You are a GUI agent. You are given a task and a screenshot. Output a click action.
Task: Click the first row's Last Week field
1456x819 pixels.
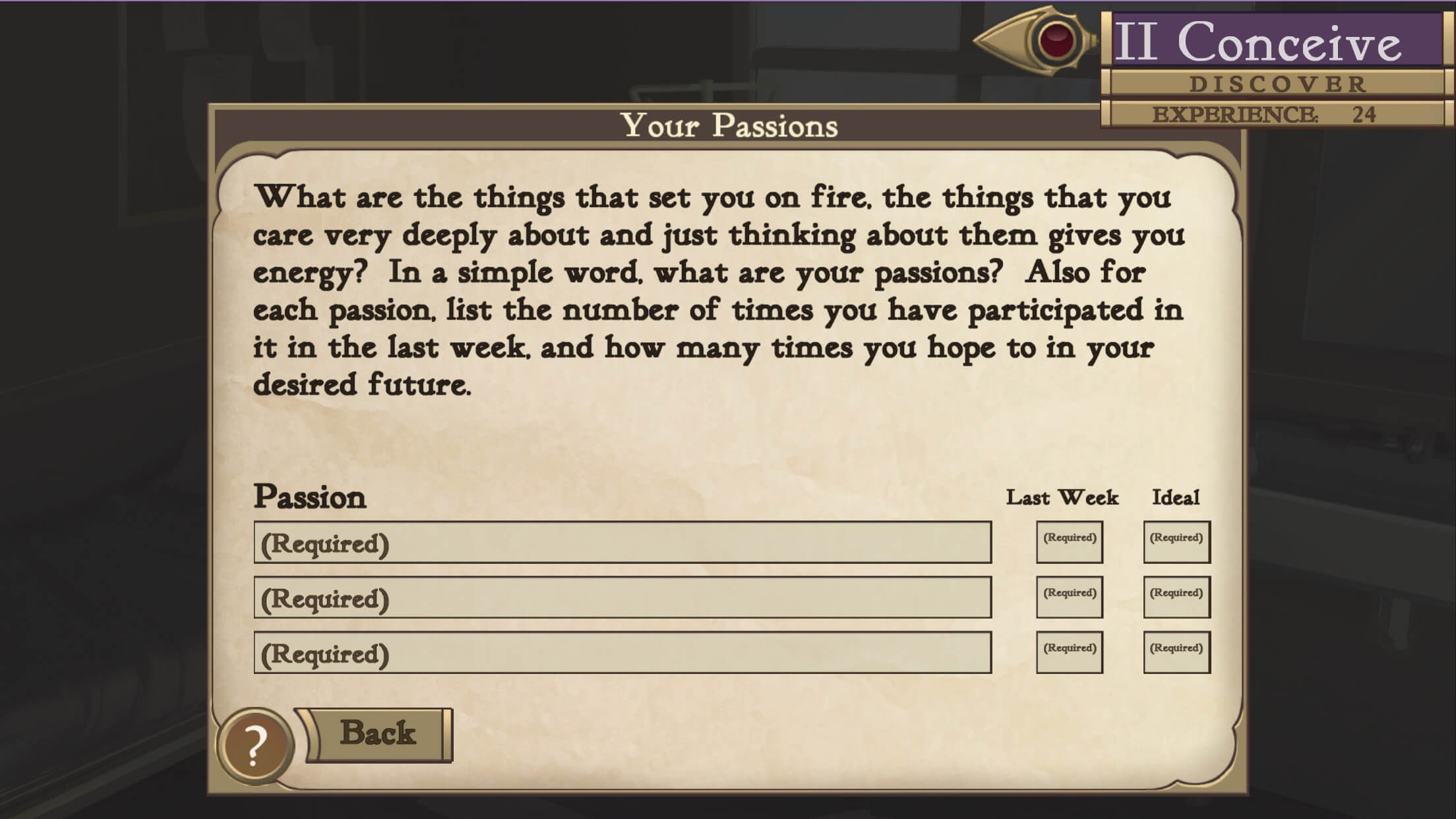tap(1069, 542)
